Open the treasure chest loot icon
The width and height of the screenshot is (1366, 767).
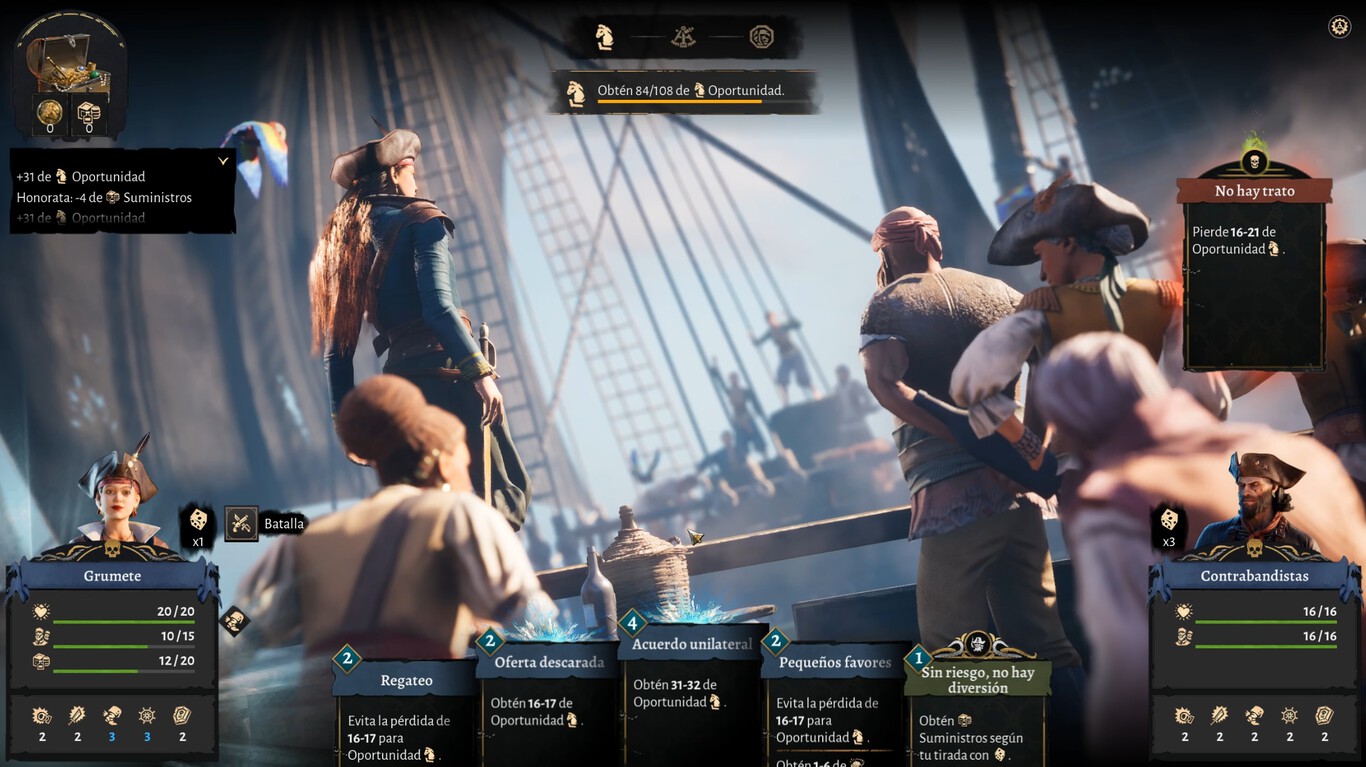click(x=68, y=62)
